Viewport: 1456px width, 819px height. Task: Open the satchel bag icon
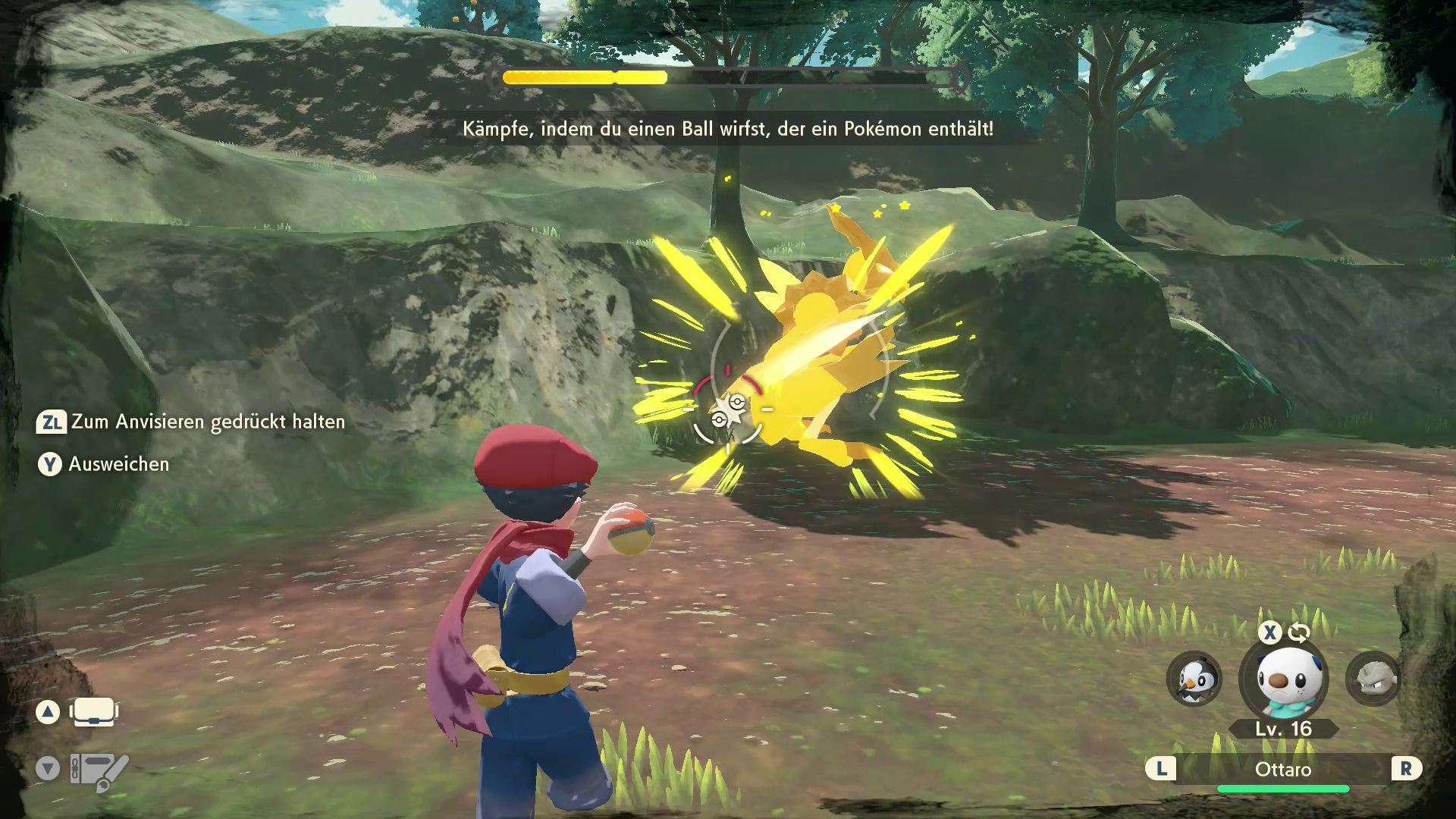93,712
